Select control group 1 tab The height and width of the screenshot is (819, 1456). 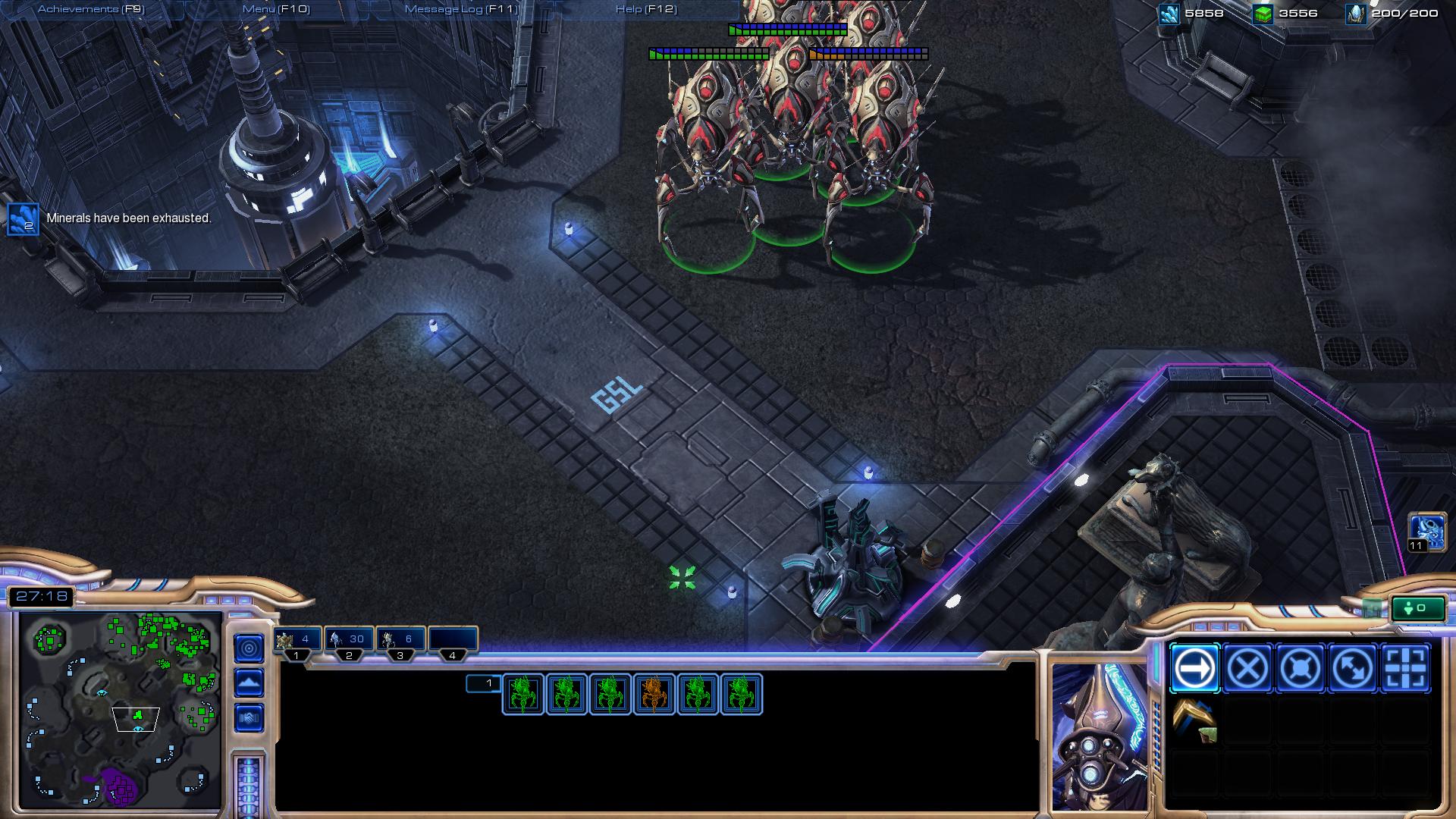point(297,641)
